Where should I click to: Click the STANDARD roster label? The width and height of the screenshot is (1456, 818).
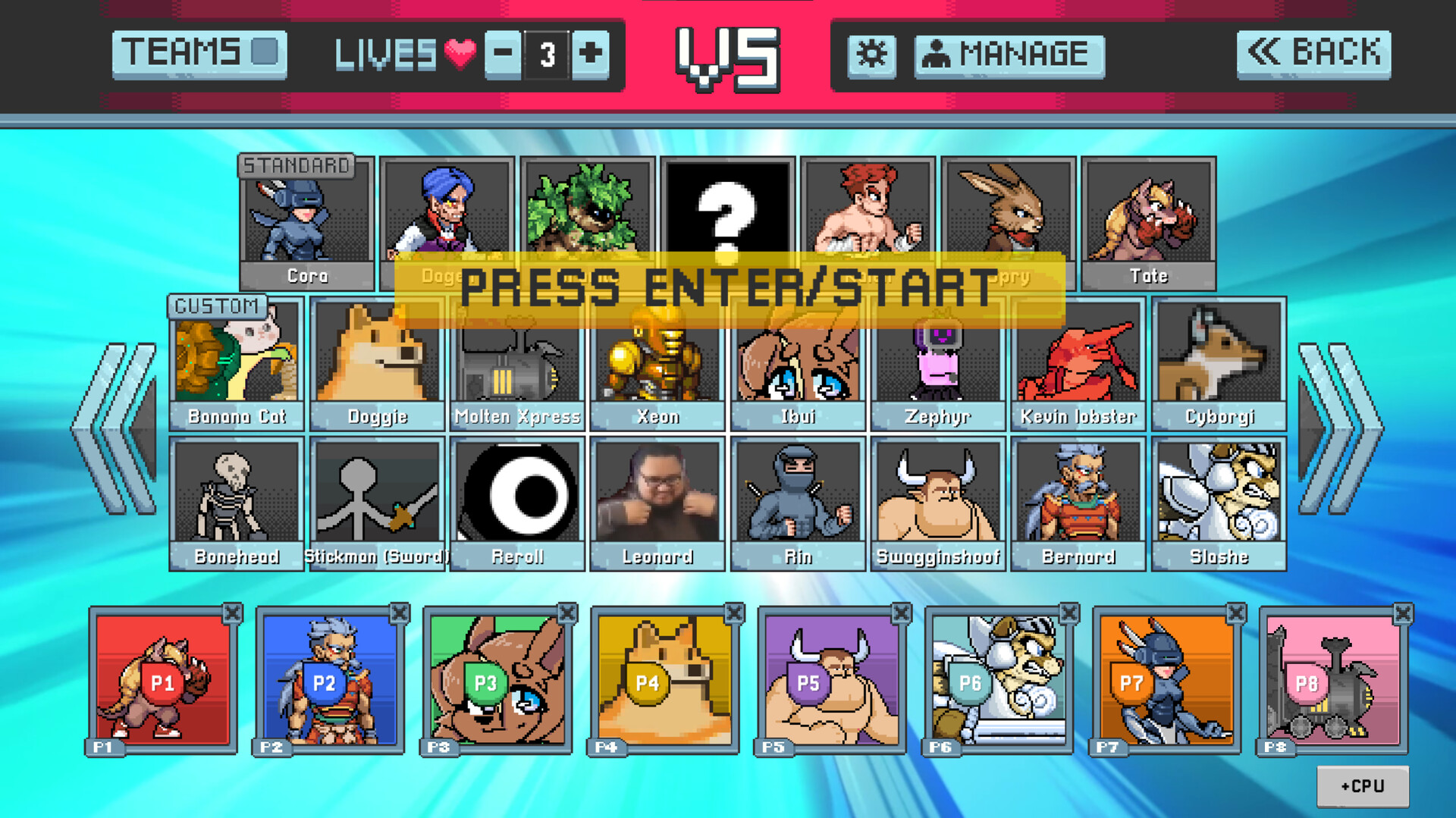(297, 165)
